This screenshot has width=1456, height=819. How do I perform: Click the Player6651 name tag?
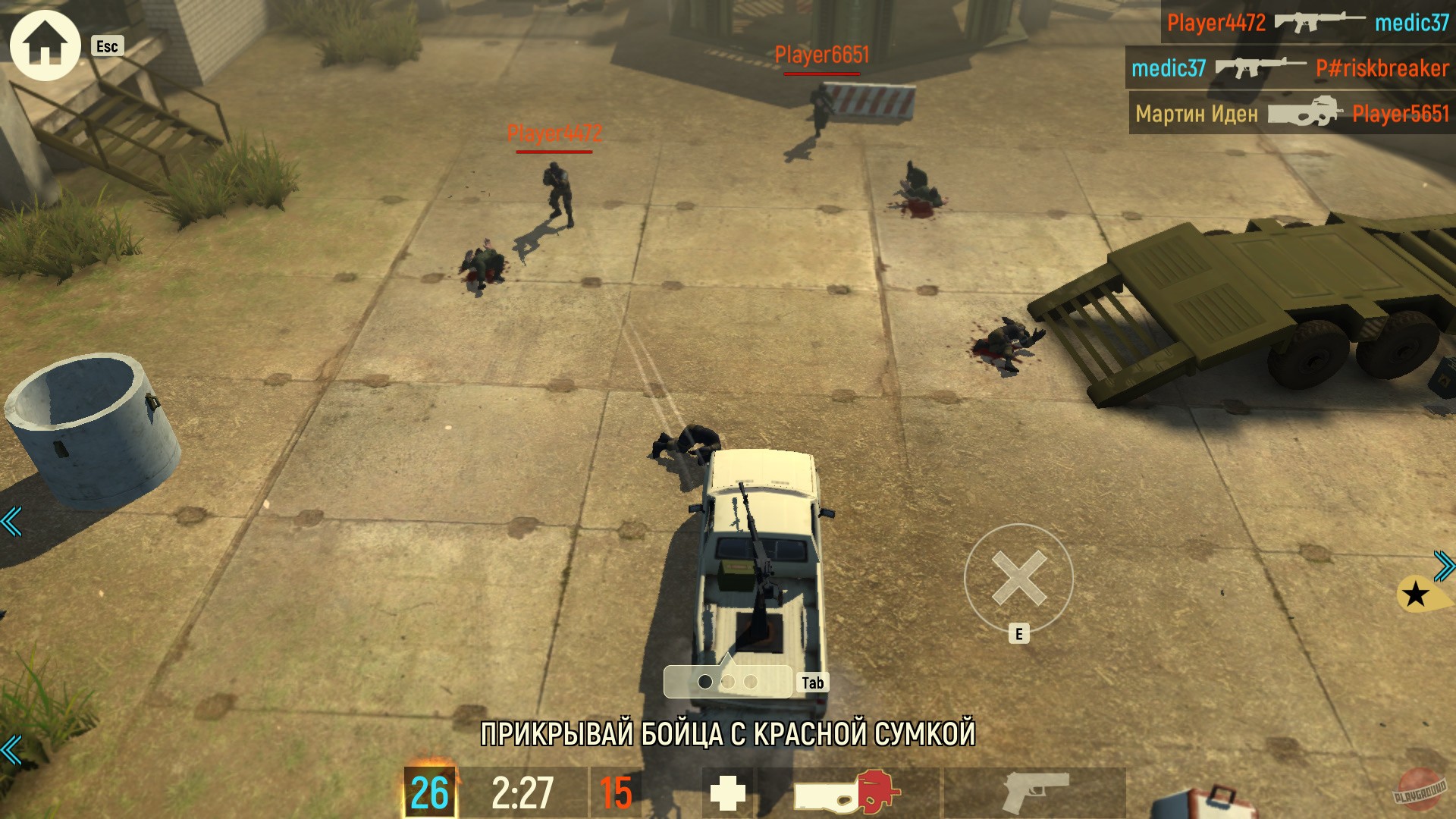tap(821, 55)
